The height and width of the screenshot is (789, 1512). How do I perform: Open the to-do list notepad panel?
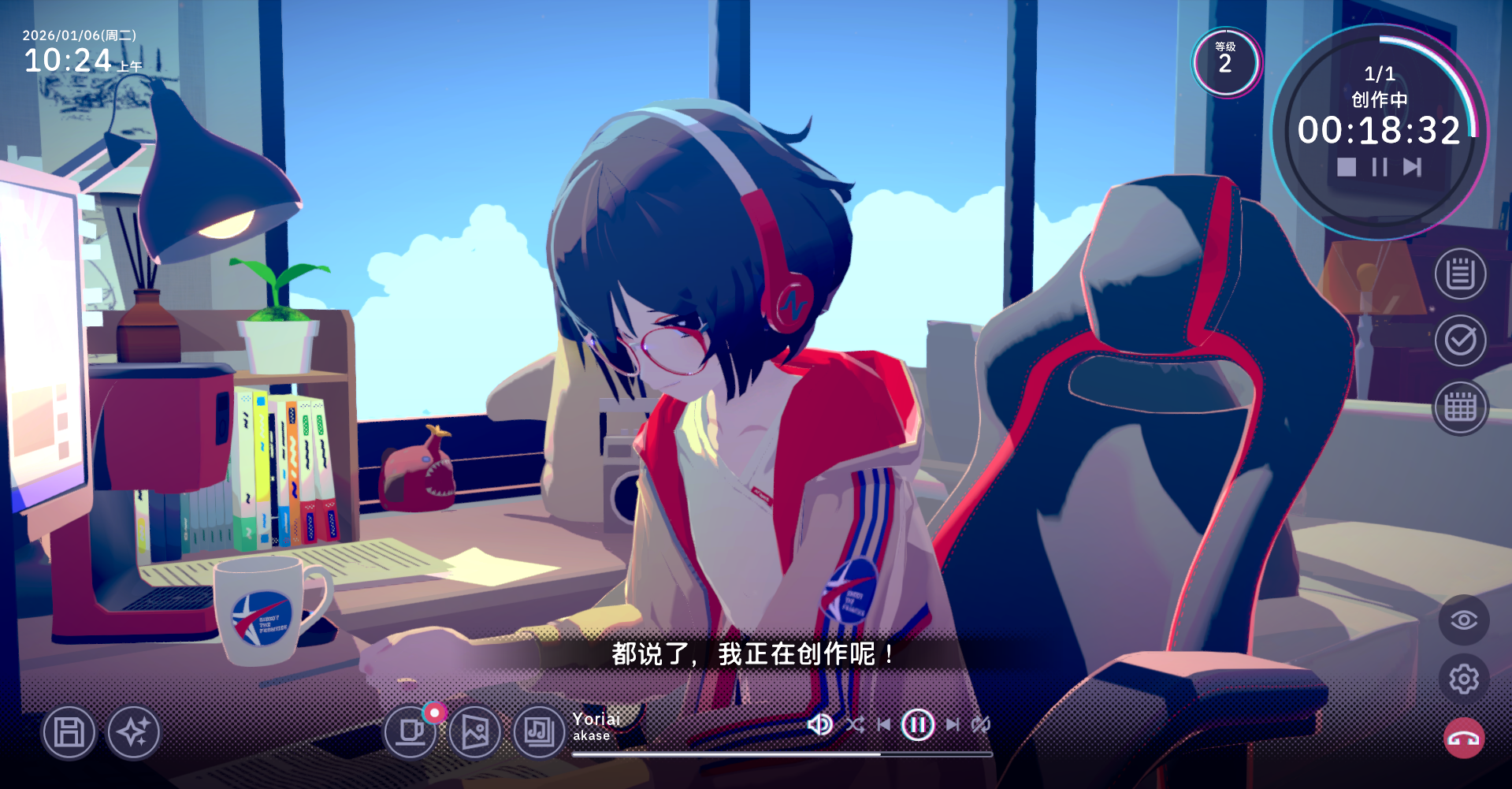pyautogui.click(x=1462, y=273)
